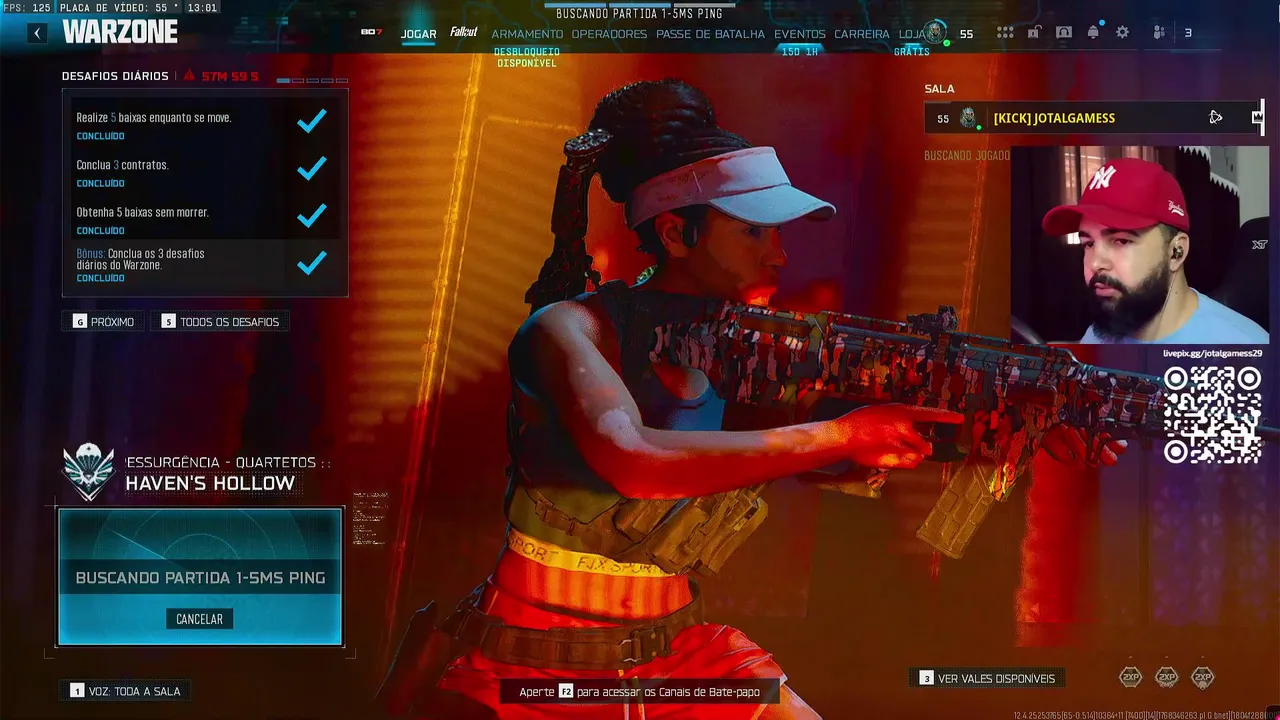Screen dimensions: 1280x720
Task: Go to the Carreira tab
Action: [861, 34]
